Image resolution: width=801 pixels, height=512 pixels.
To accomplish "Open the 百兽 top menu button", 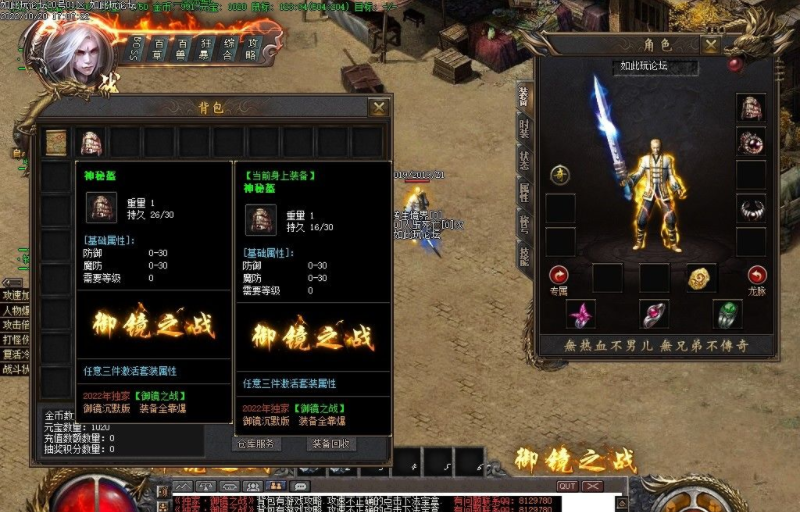I will 182,49.
